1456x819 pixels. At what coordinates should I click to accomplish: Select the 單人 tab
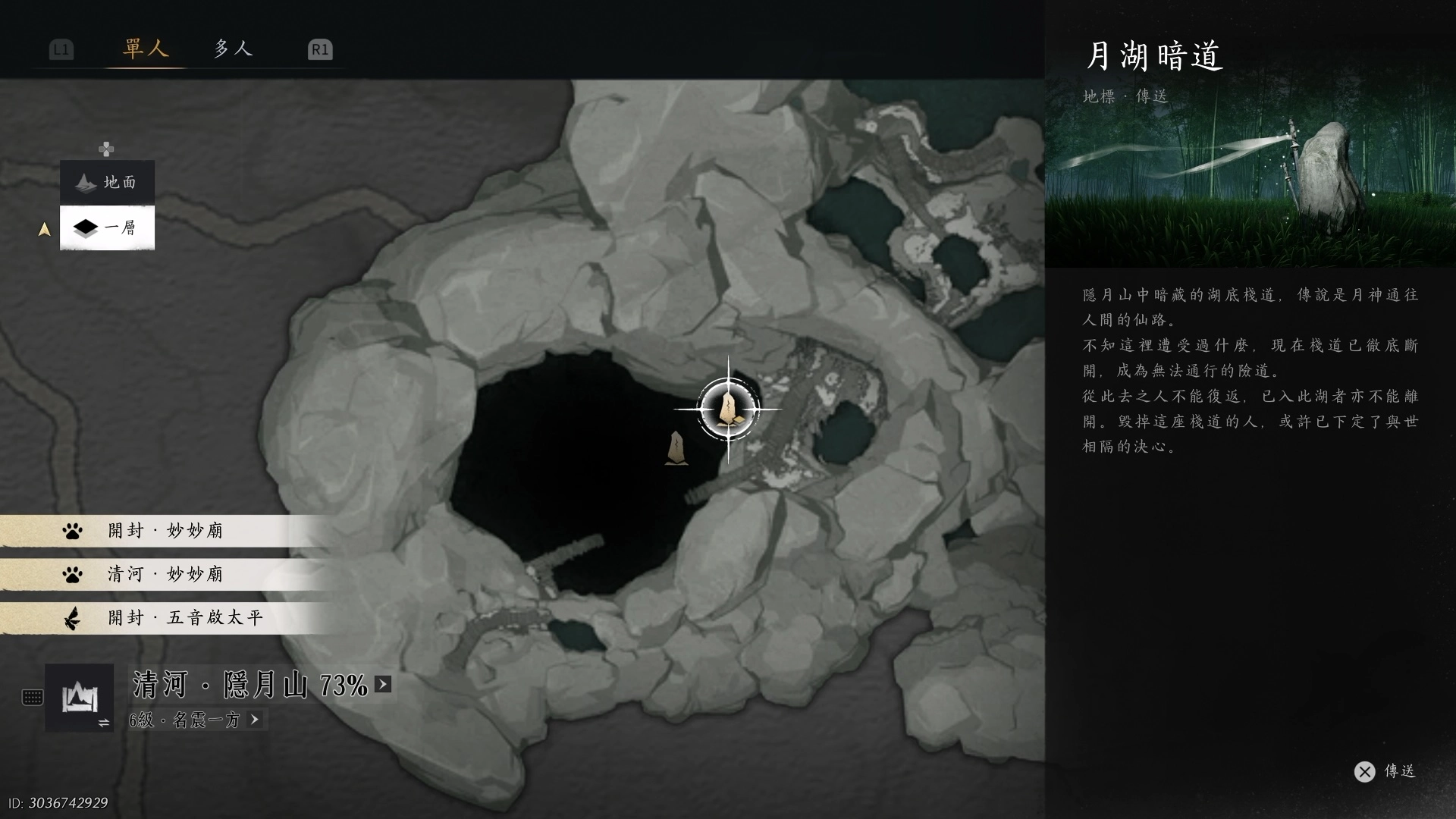tap(145, 49)
